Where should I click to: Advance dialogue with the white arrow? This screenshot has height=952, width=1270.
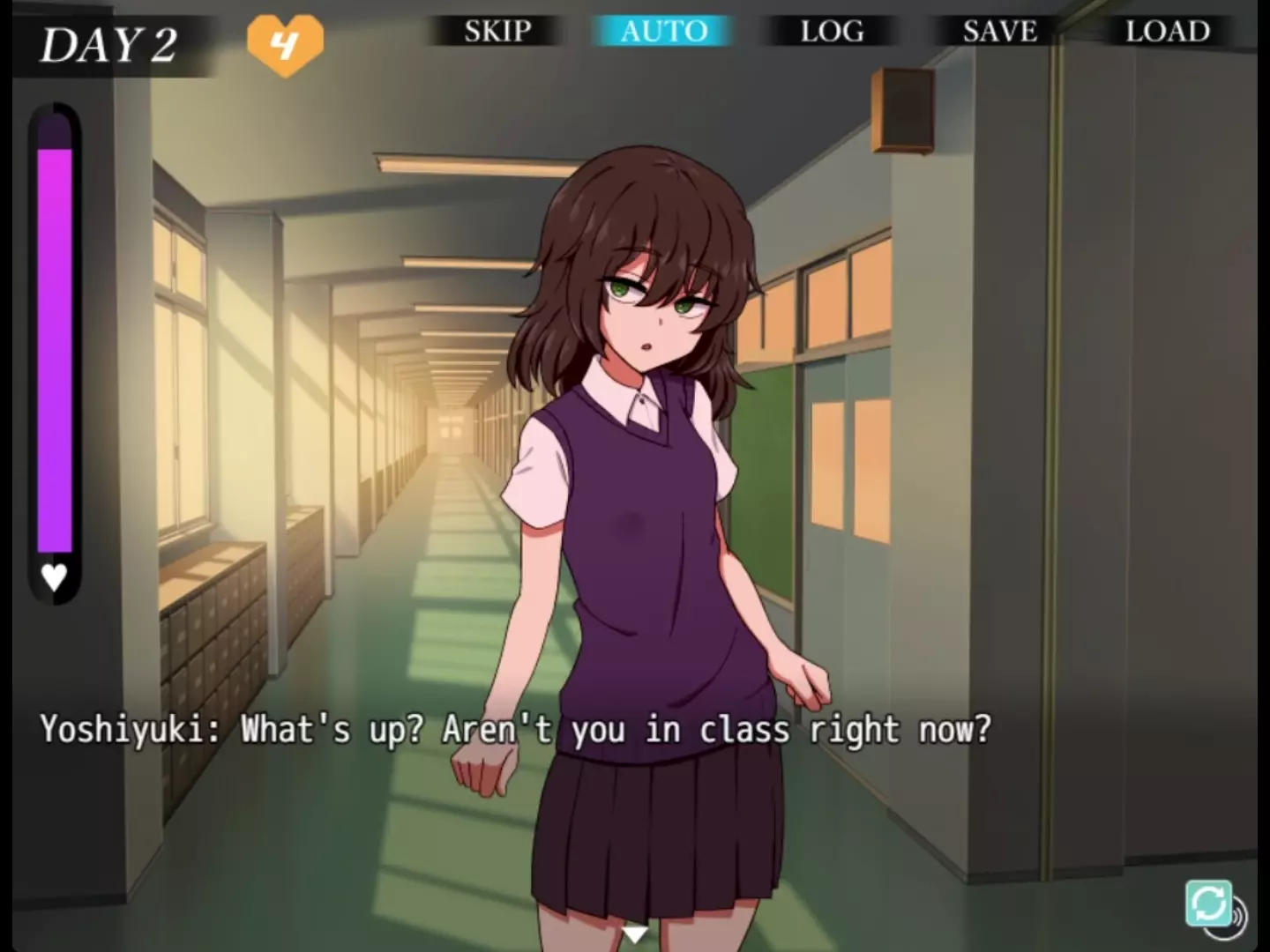click(635, 933)
